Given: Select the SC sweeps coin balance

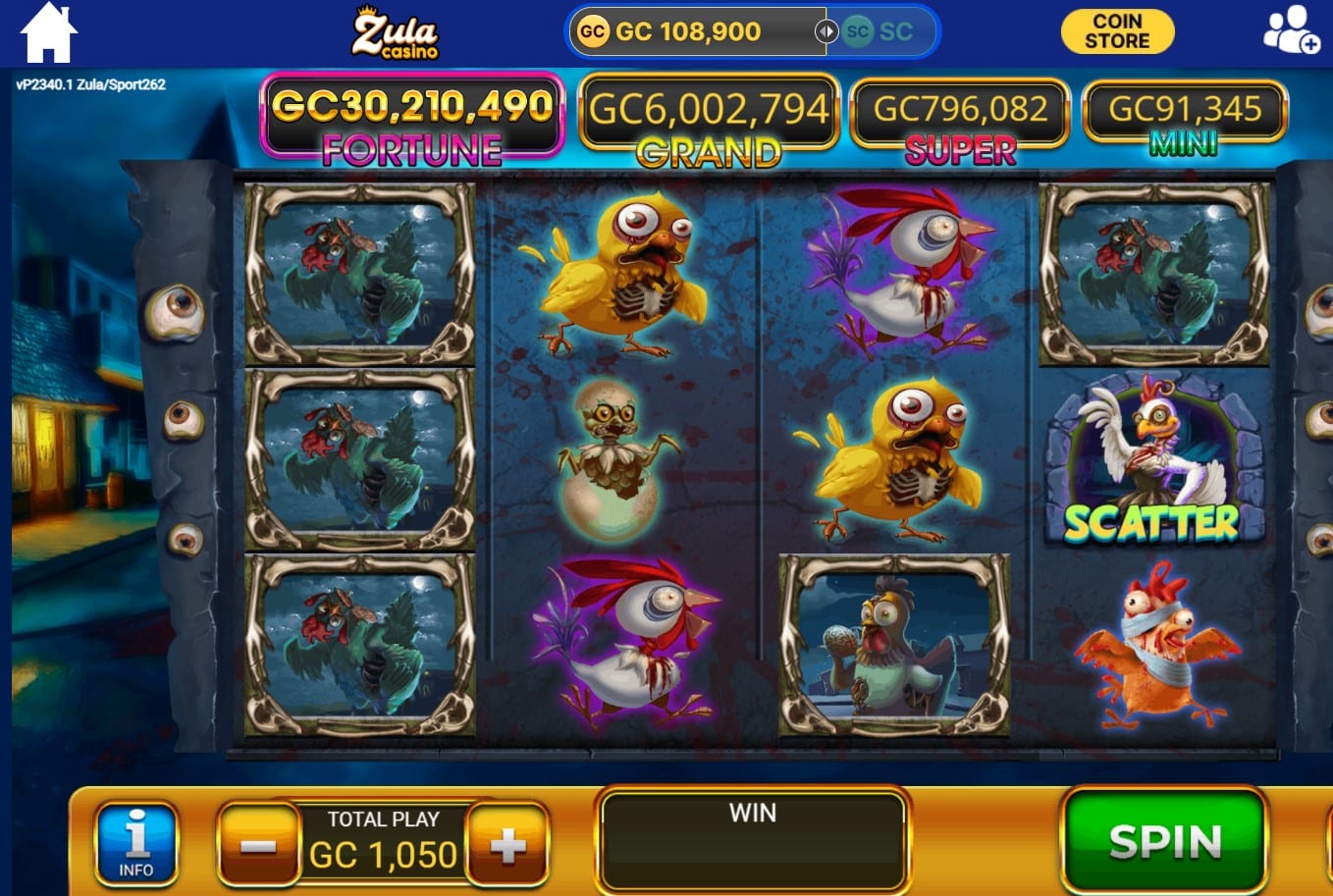Looking at the screenshot, I should tap(880, 31).
